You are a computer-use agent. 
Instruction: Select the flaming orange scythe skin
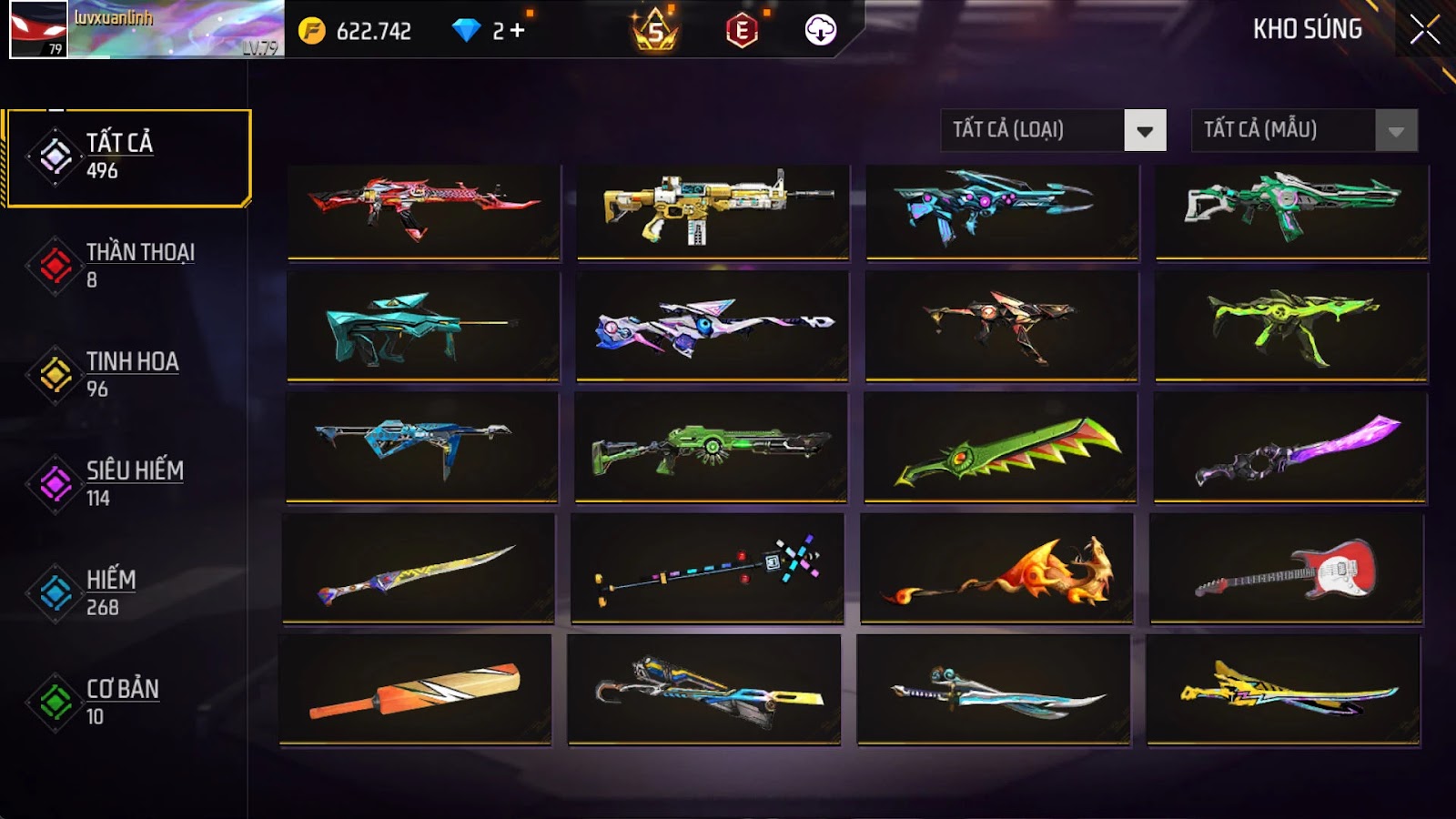996,569
